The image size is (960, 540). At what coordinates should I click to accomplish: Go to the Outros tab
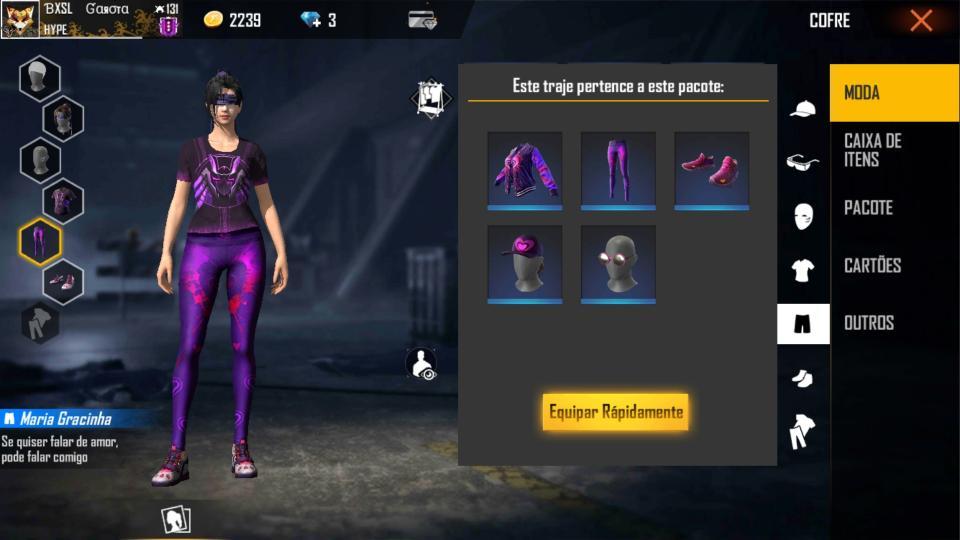click(893, 323)
